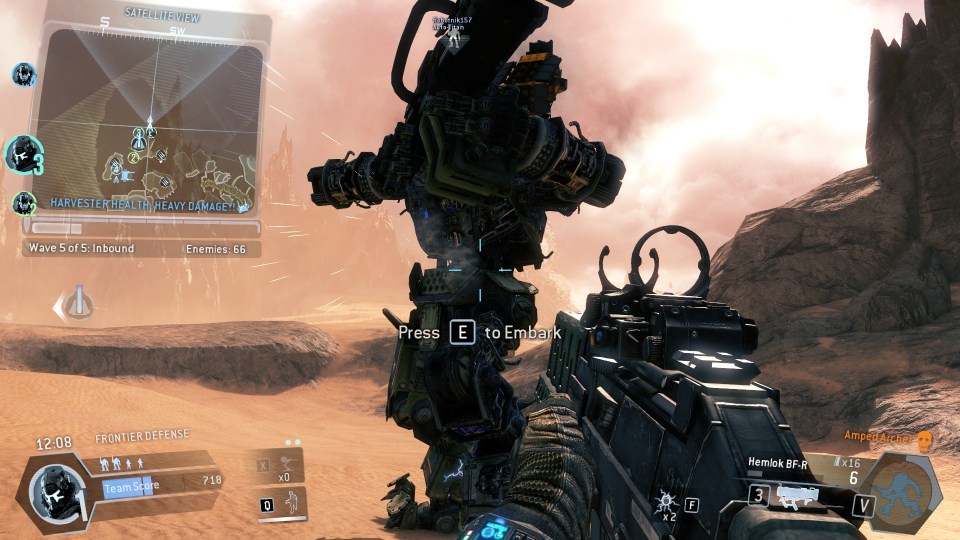Screen dimensions: 960x540
Task: Select the teammate portrait numbered 2
Action: [x=24, y=203]
